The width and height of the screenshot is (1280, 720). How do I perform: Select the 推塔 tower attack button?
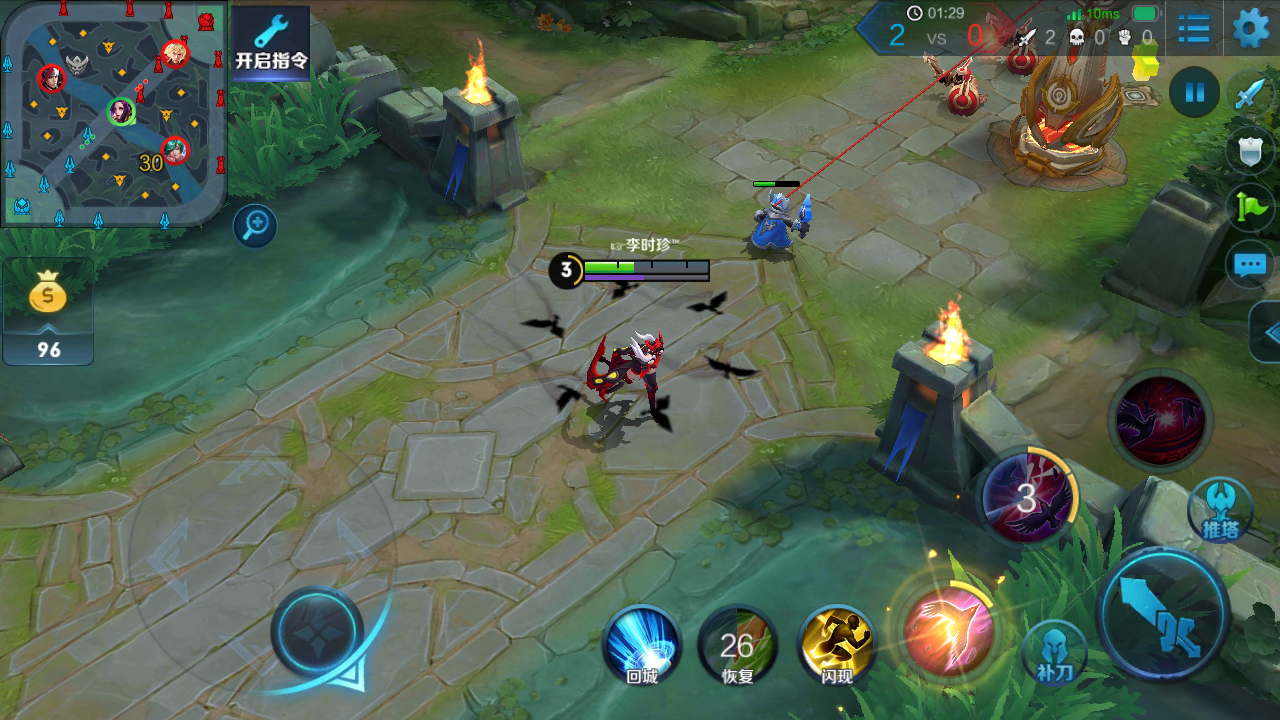pos(1220,508)
